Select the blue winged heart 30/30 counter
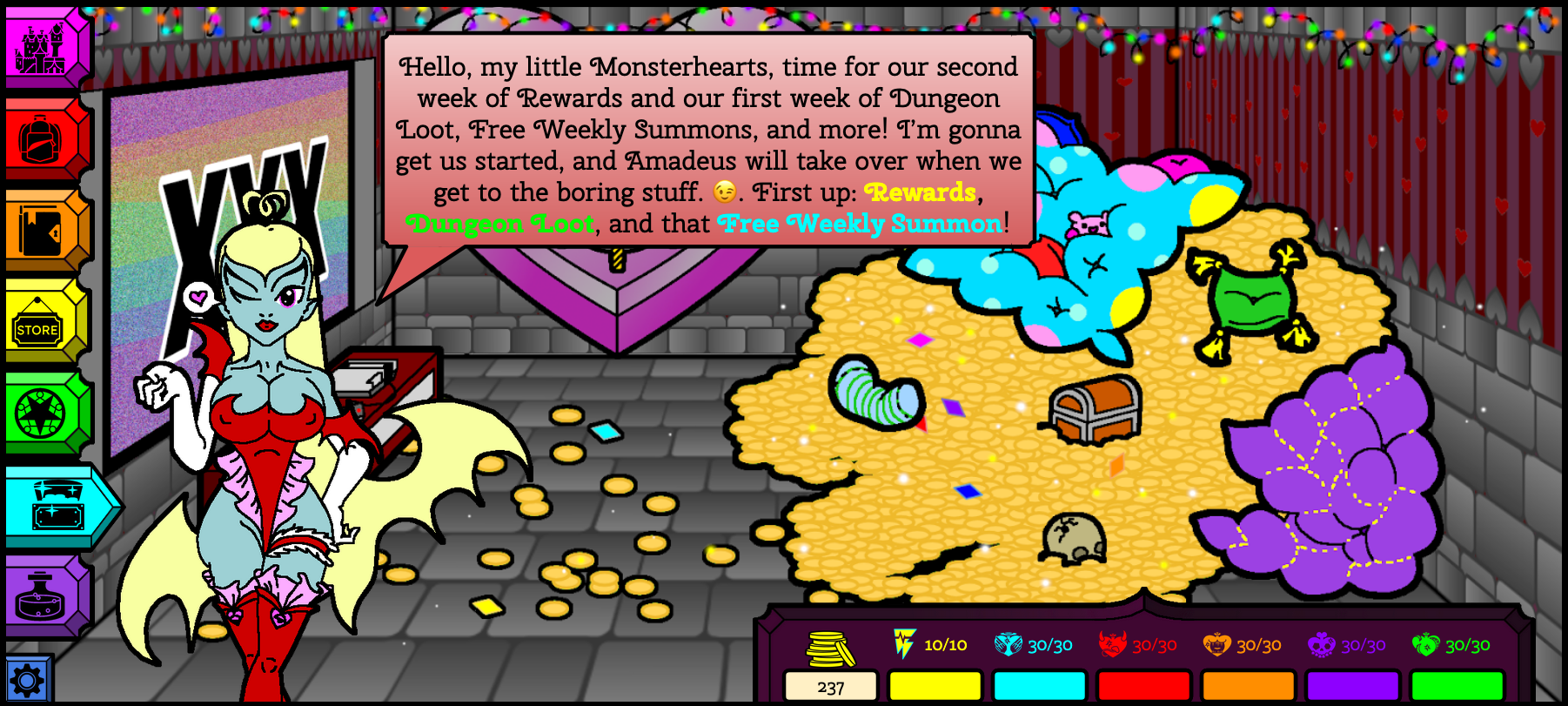Image resolution: width=1568 pixels, height=706 pixels. (x=1009, y=645)
